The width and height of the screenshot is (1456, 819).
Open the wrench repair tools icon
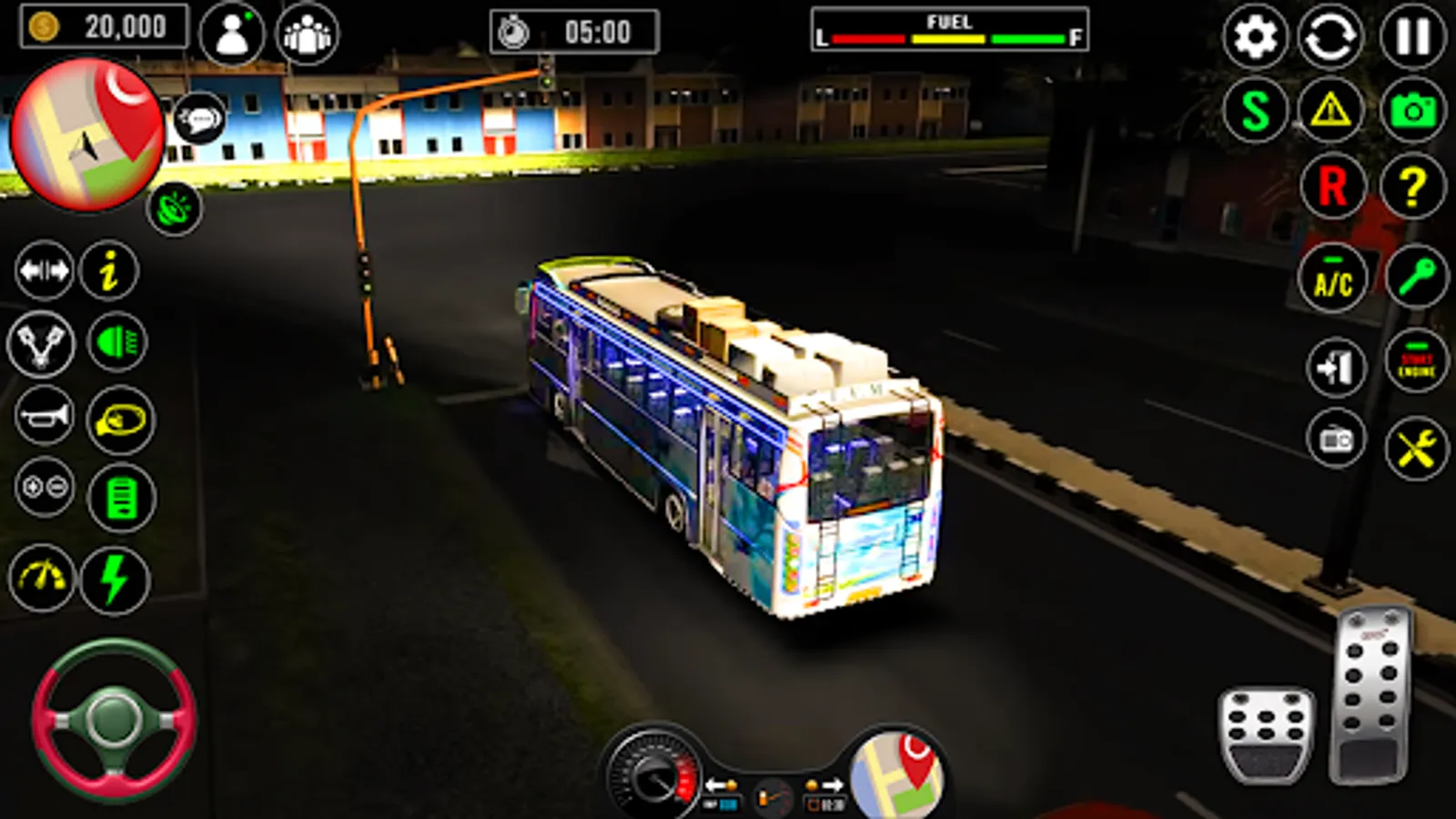(1410, 446)
